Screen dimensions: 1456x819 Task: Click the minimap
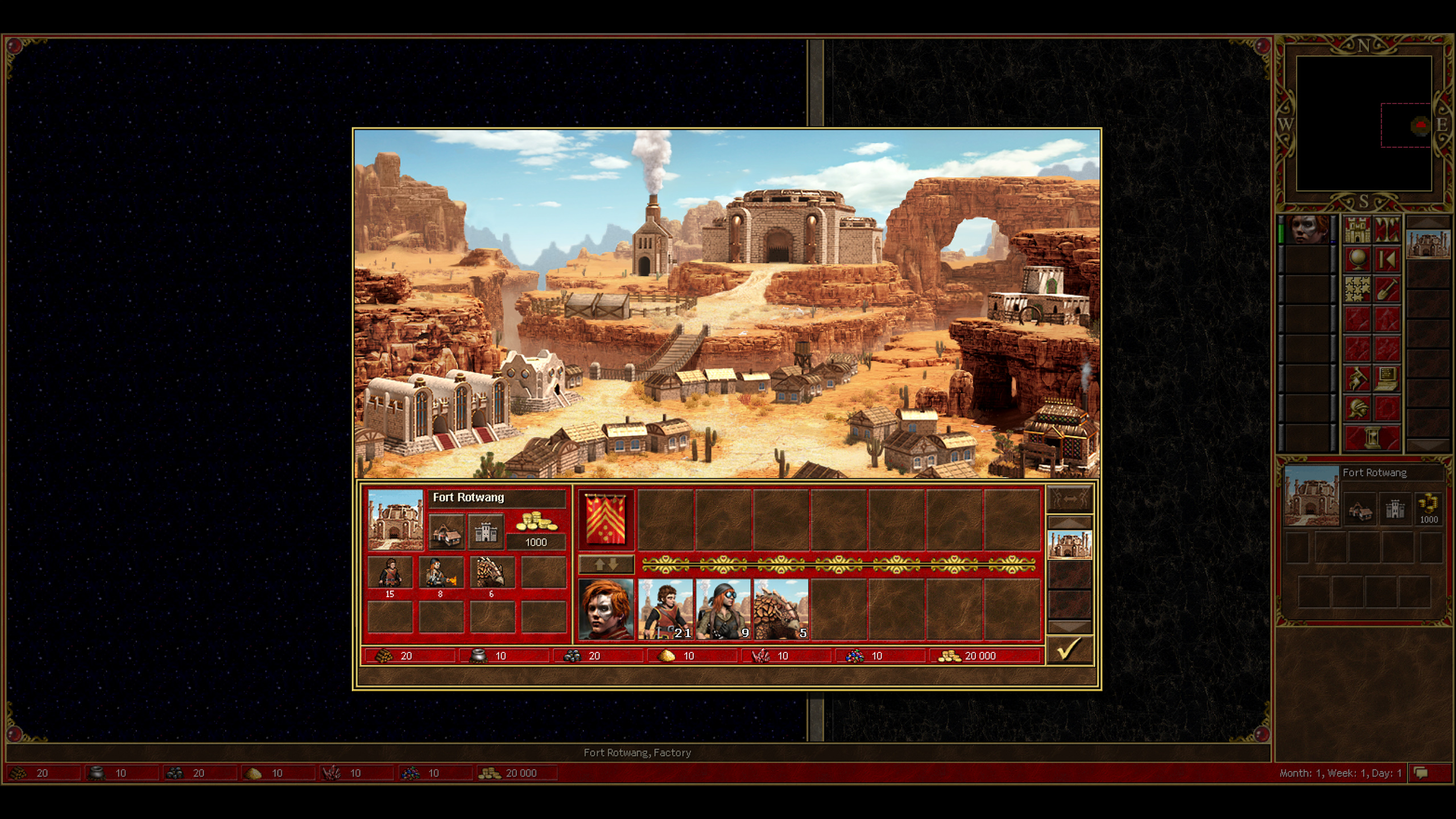(1363, 123)
